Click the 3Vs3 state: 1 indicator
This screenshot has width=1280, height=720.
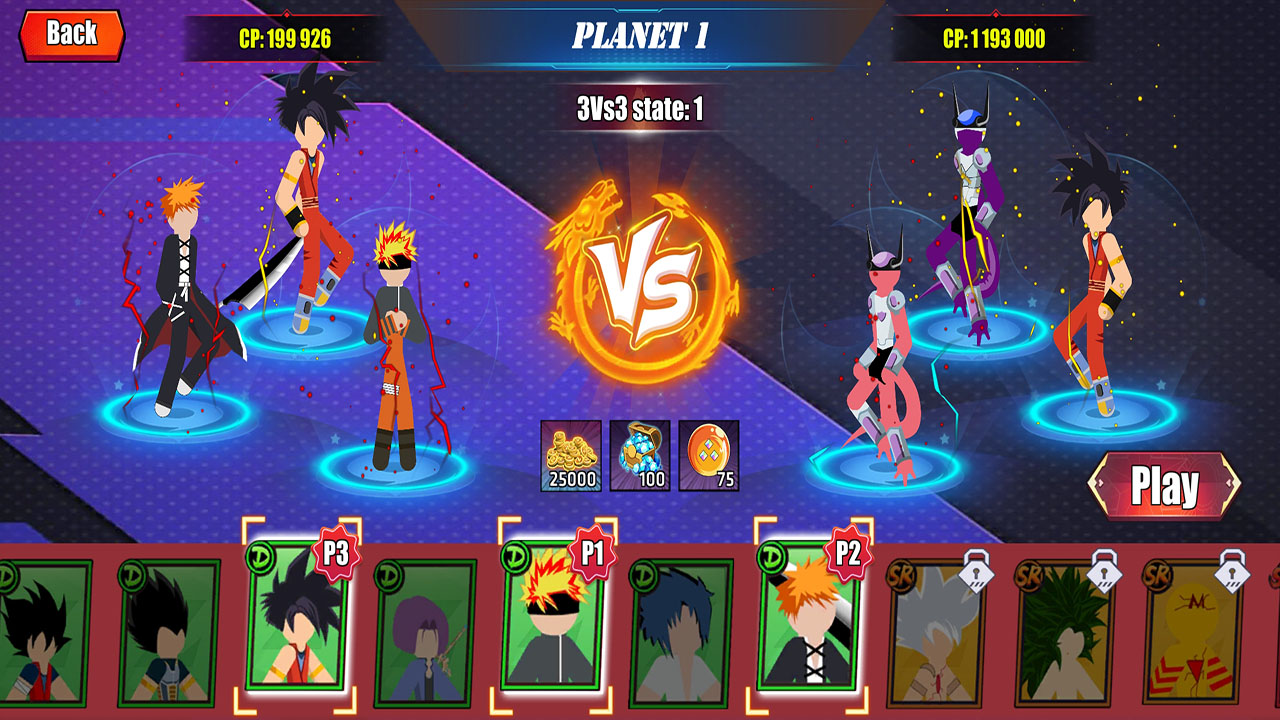(x=640, y=103)
